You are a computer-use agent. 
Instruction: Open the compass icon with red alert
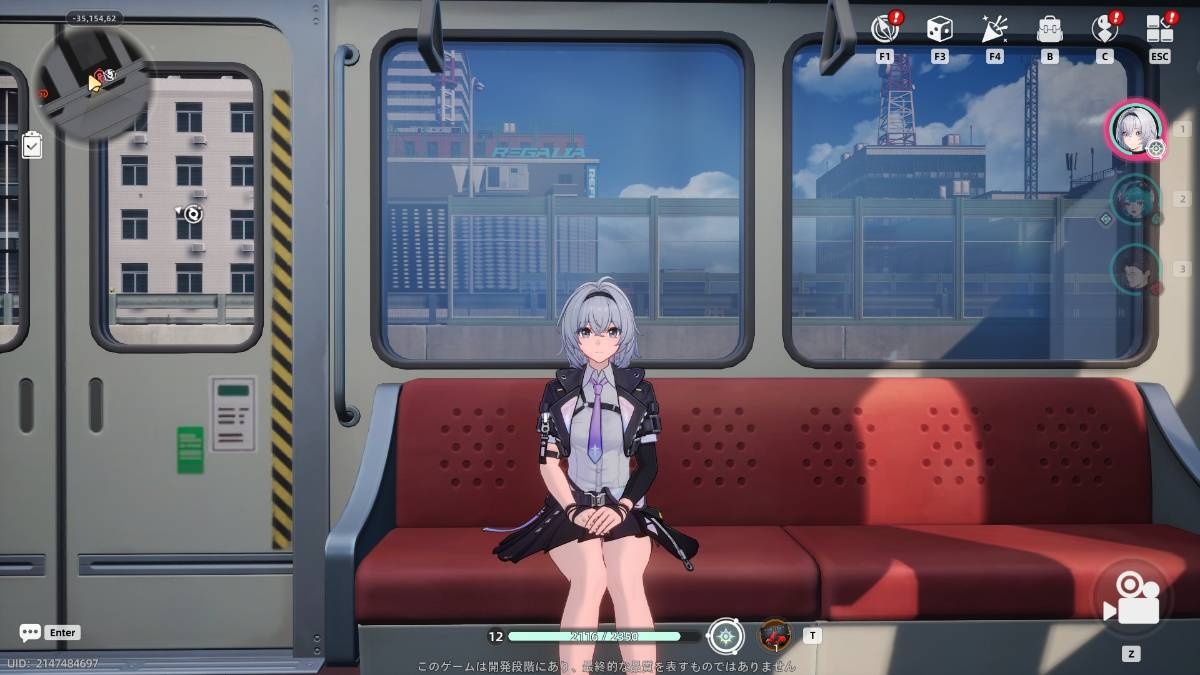tap(884, 29)
